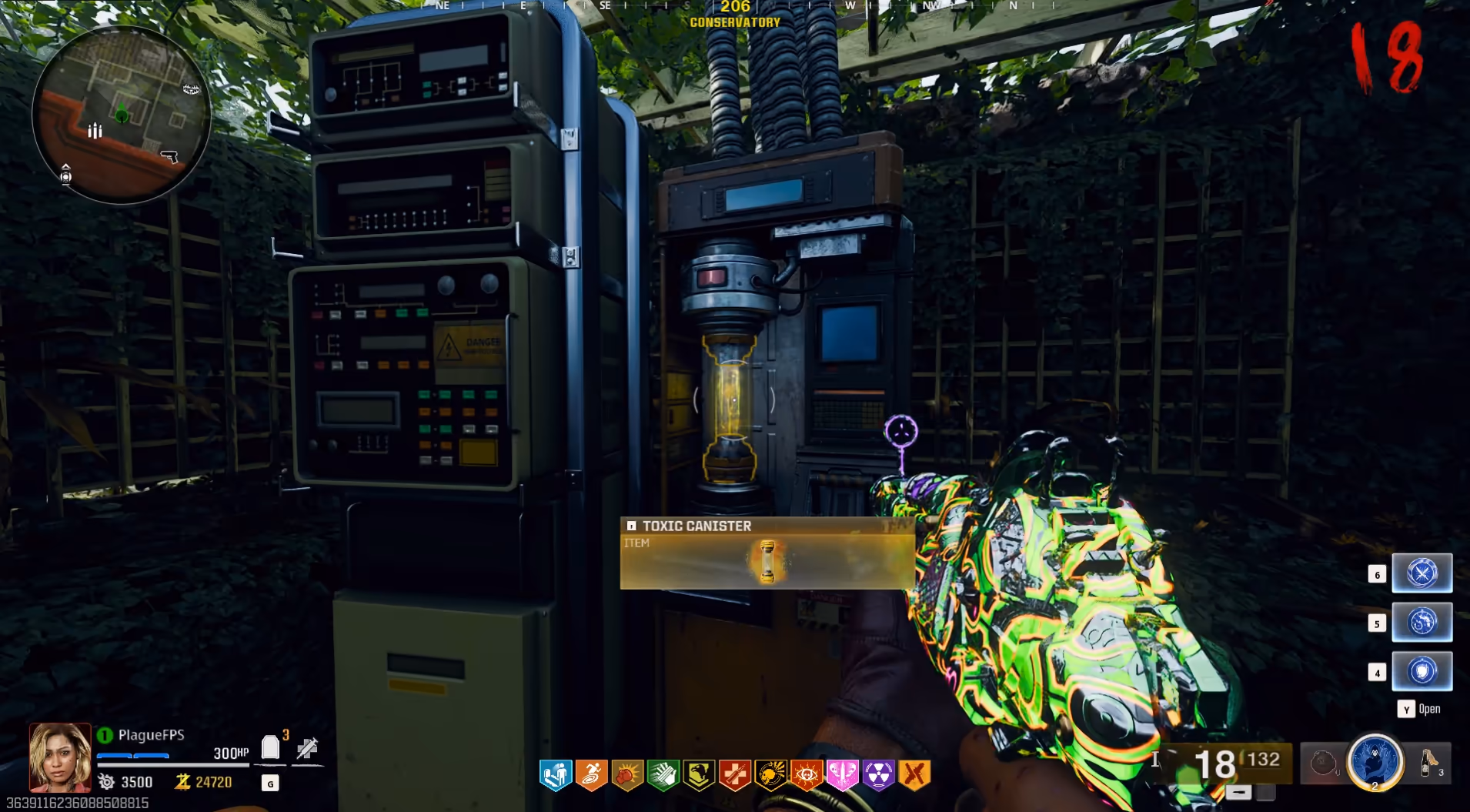Activate the shield gobblegum in slot 4

1422,671
